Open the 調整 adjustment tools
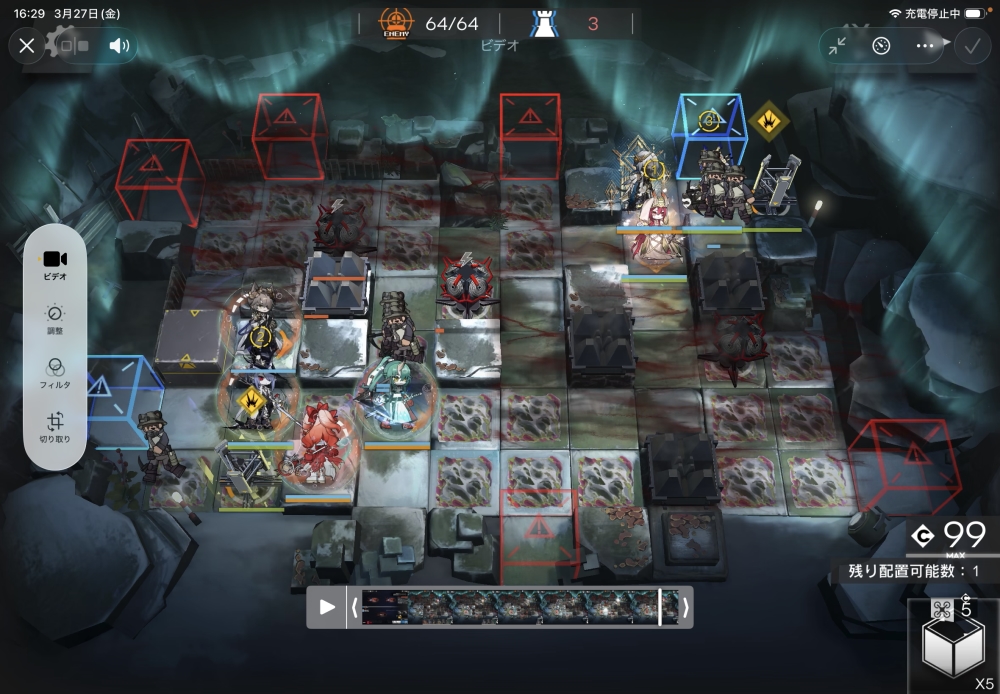The height and width of the screenshot is (694, 1000). tap(56, 317)
